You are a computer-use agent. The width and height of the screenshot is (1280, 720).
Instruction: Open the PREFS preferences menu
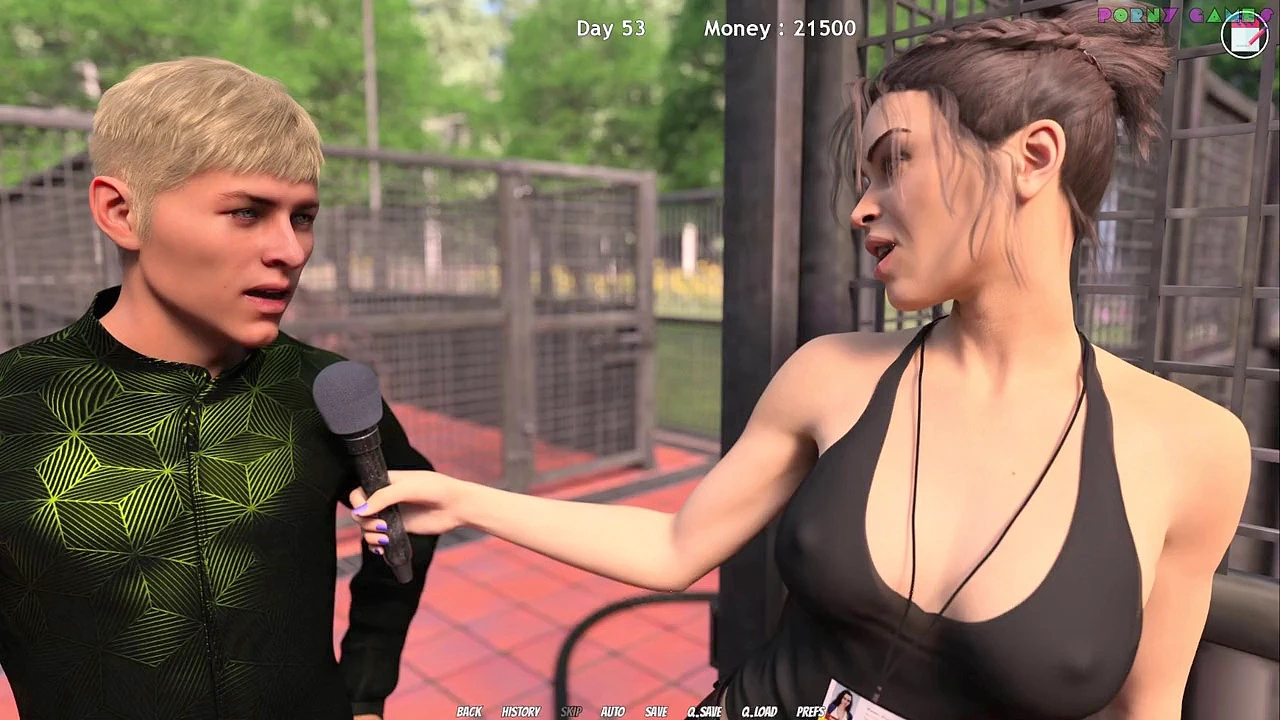pos(810,712)
